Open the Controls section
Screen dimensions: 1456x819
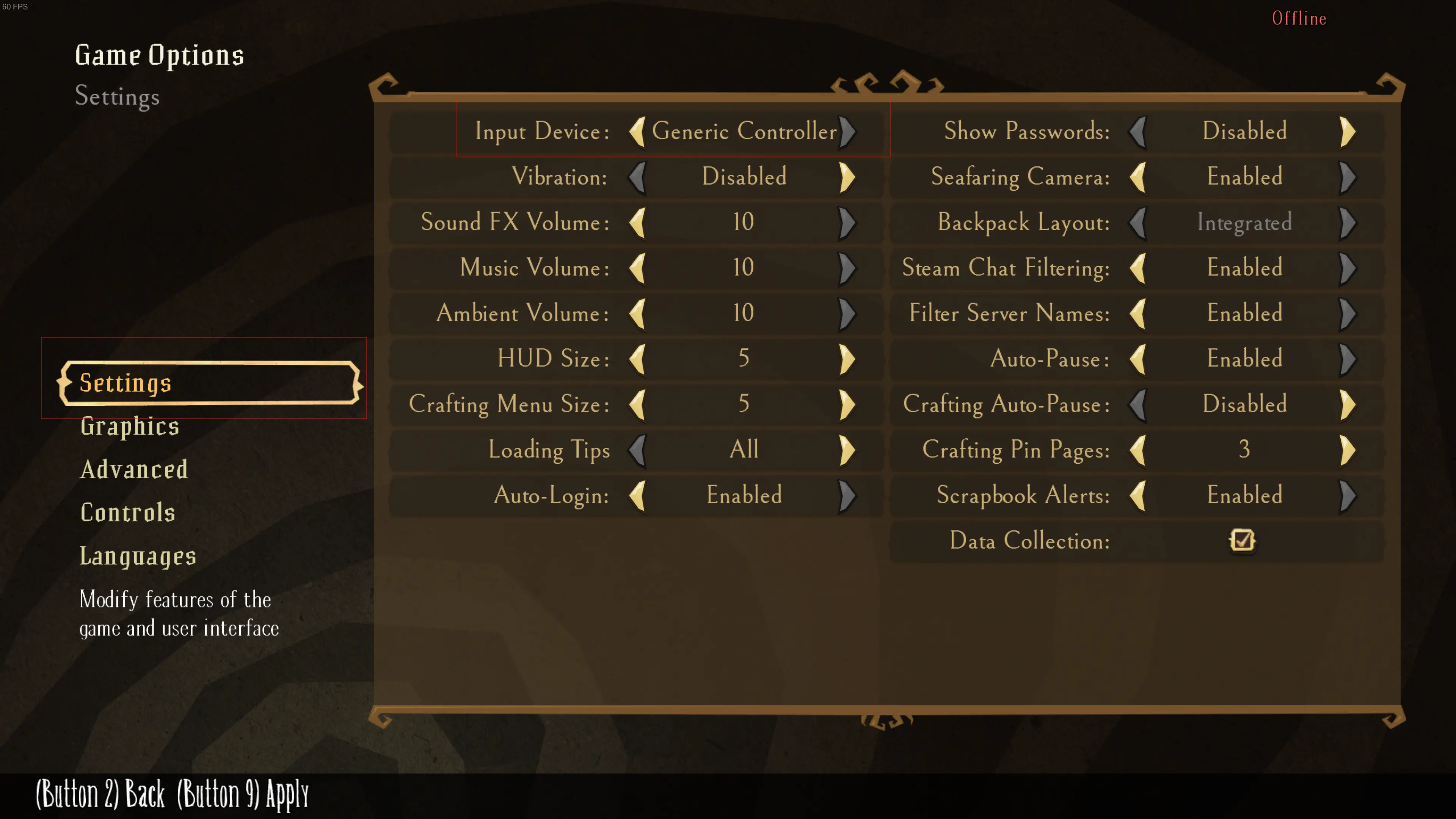pos(128,513)
